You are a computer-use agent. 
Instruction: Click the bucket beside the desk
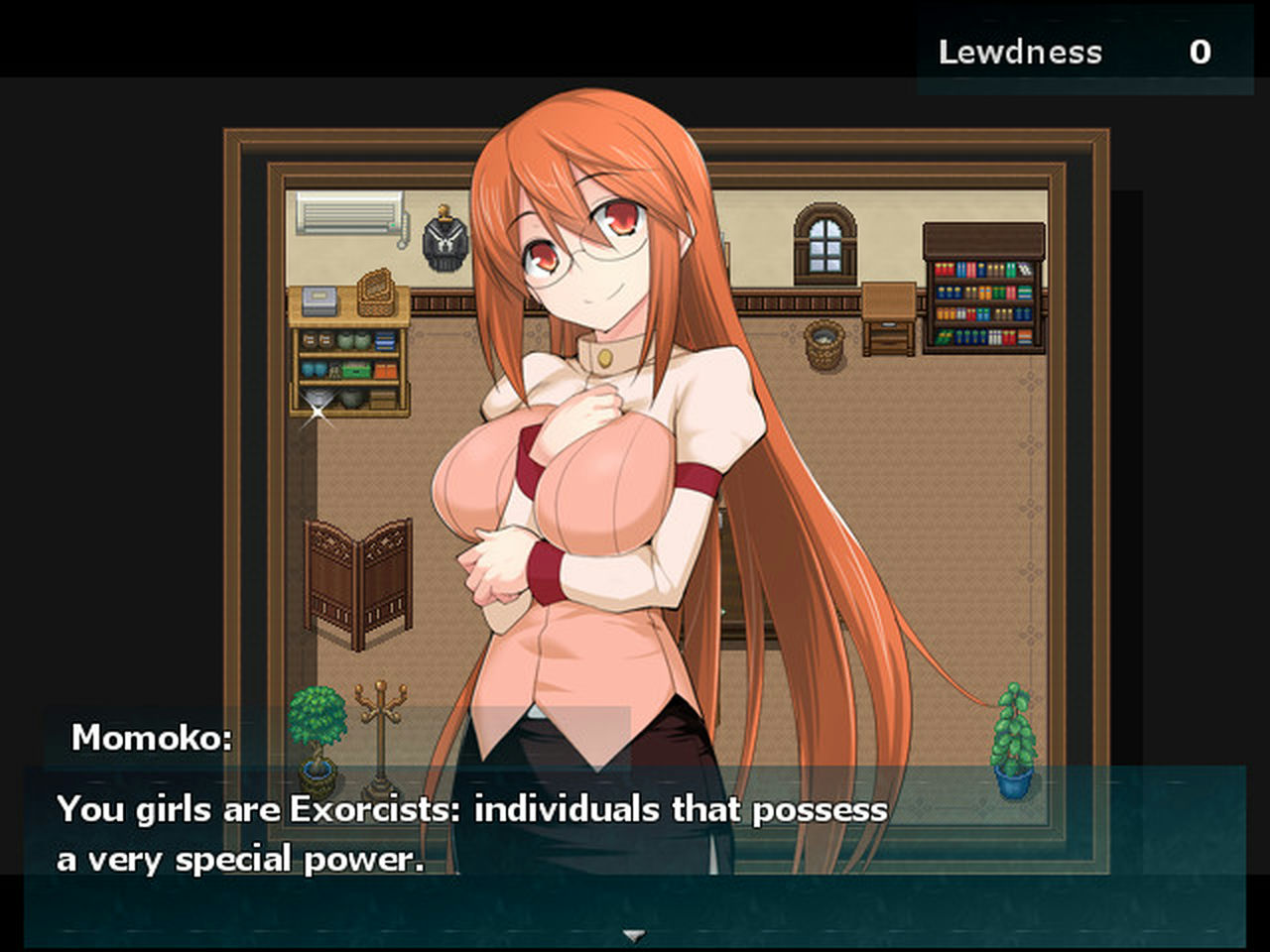coord(823,346)
